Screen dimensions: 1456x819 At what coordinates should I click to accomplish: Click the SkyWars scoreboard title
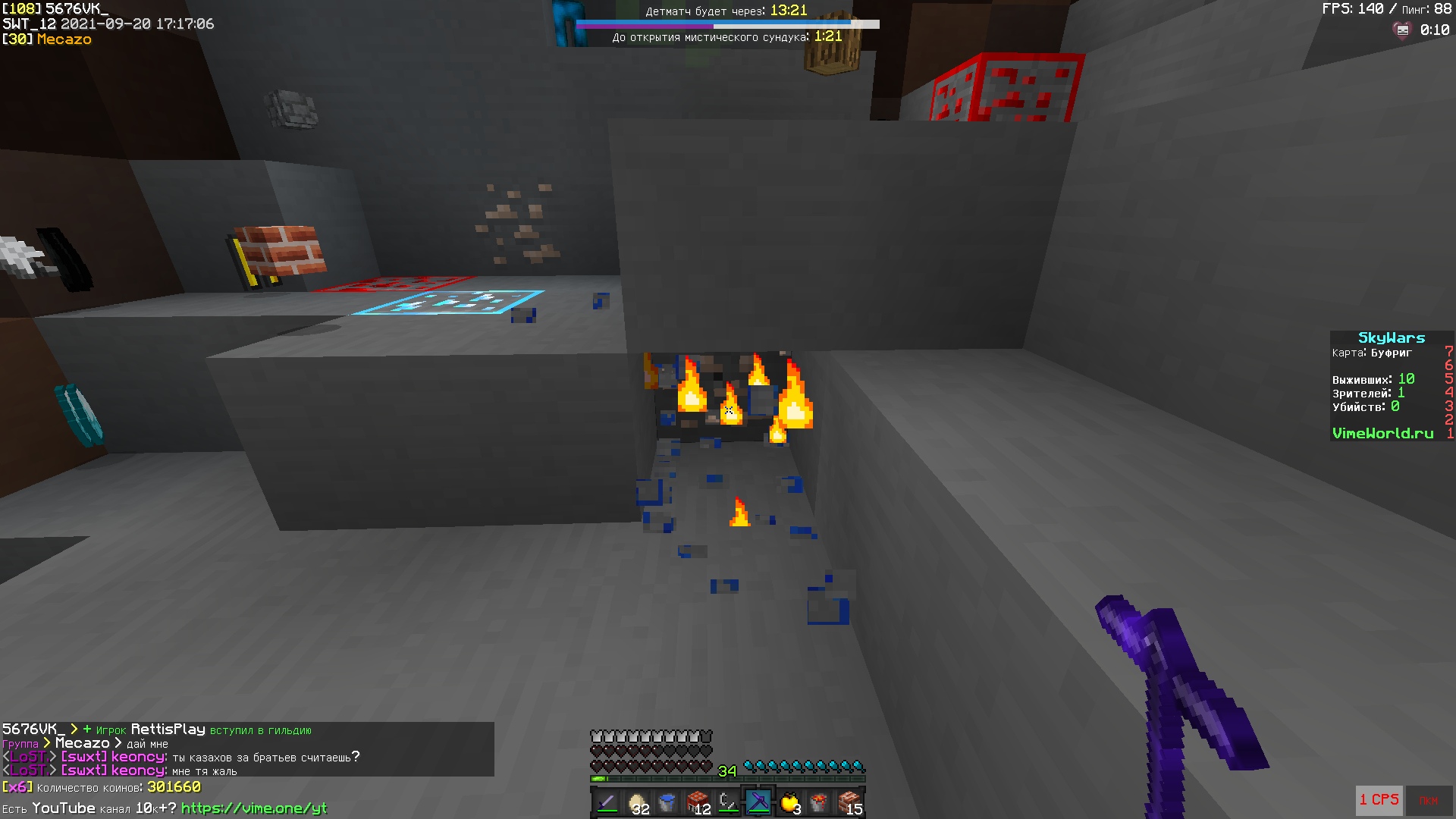click(x=1390, y=337)
